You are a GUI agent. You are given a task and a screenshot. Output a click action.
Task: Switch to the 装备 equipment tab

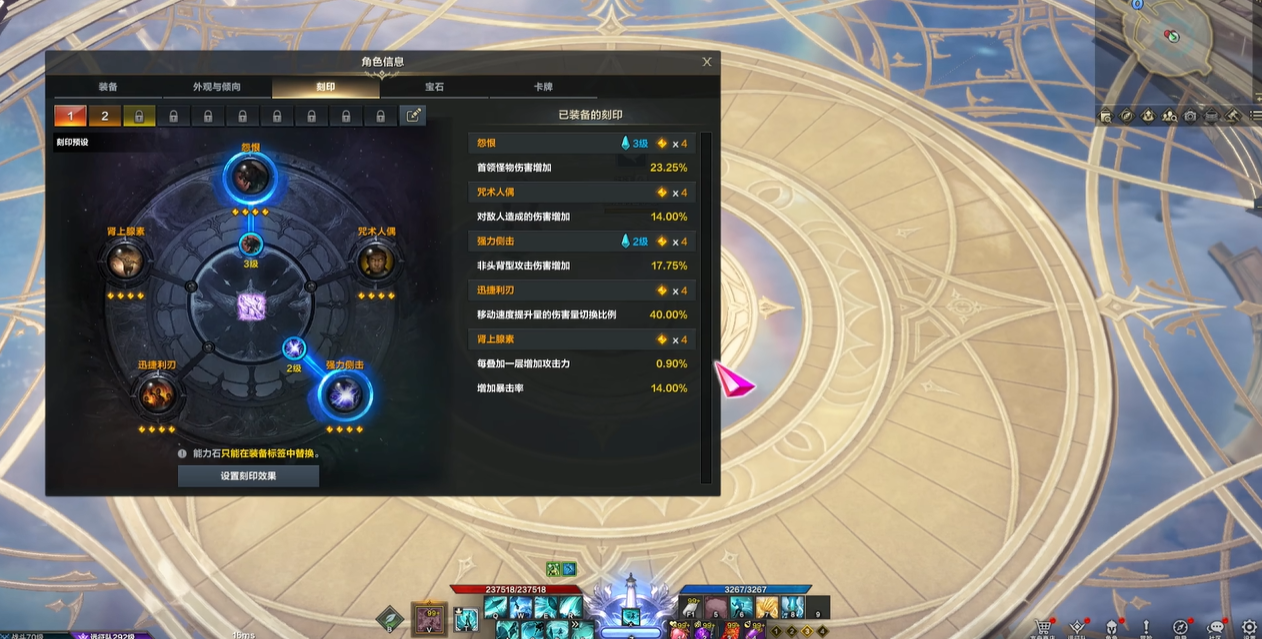pos(108,87)
